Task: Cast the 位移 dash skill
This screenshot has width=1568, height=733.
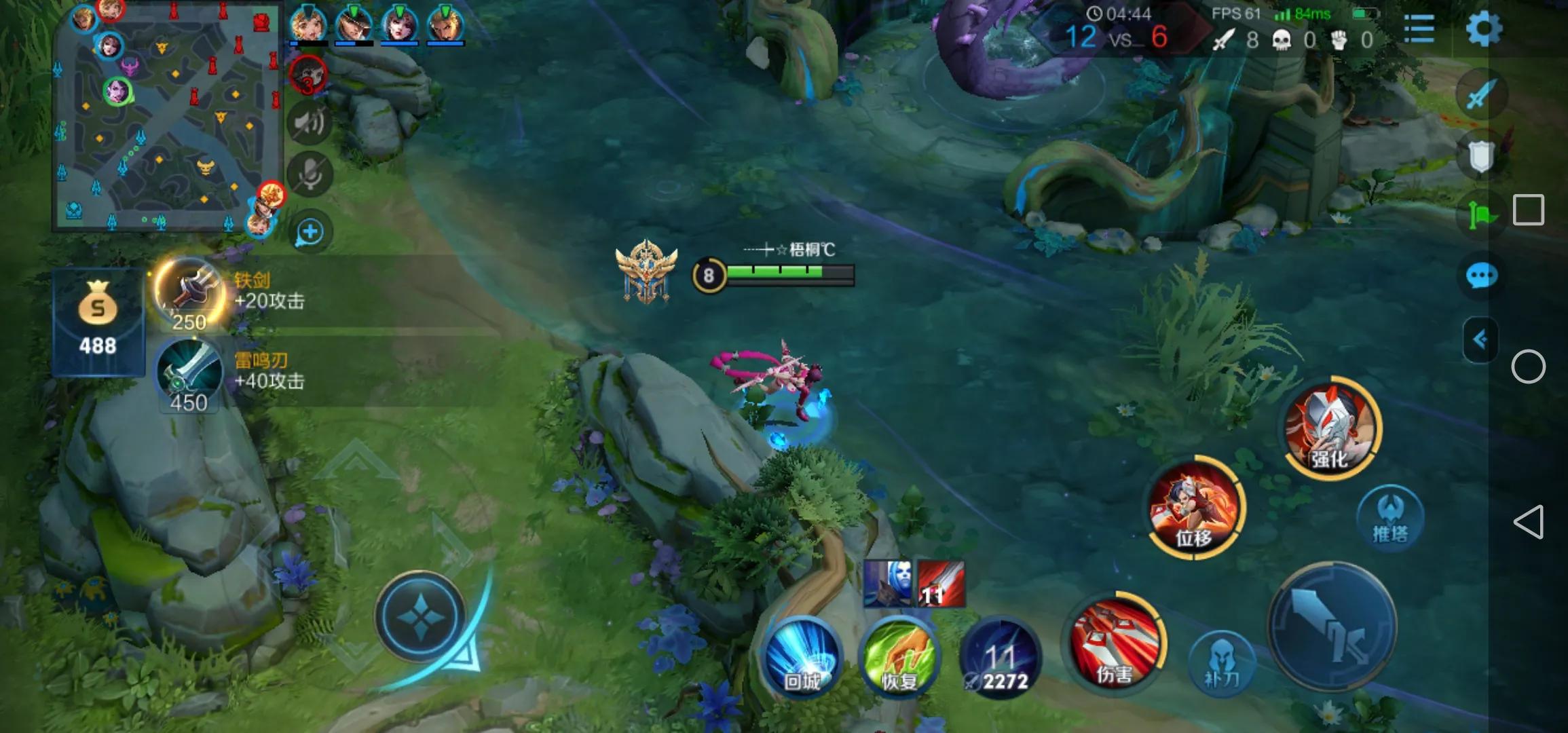Action: point(1195,507)
